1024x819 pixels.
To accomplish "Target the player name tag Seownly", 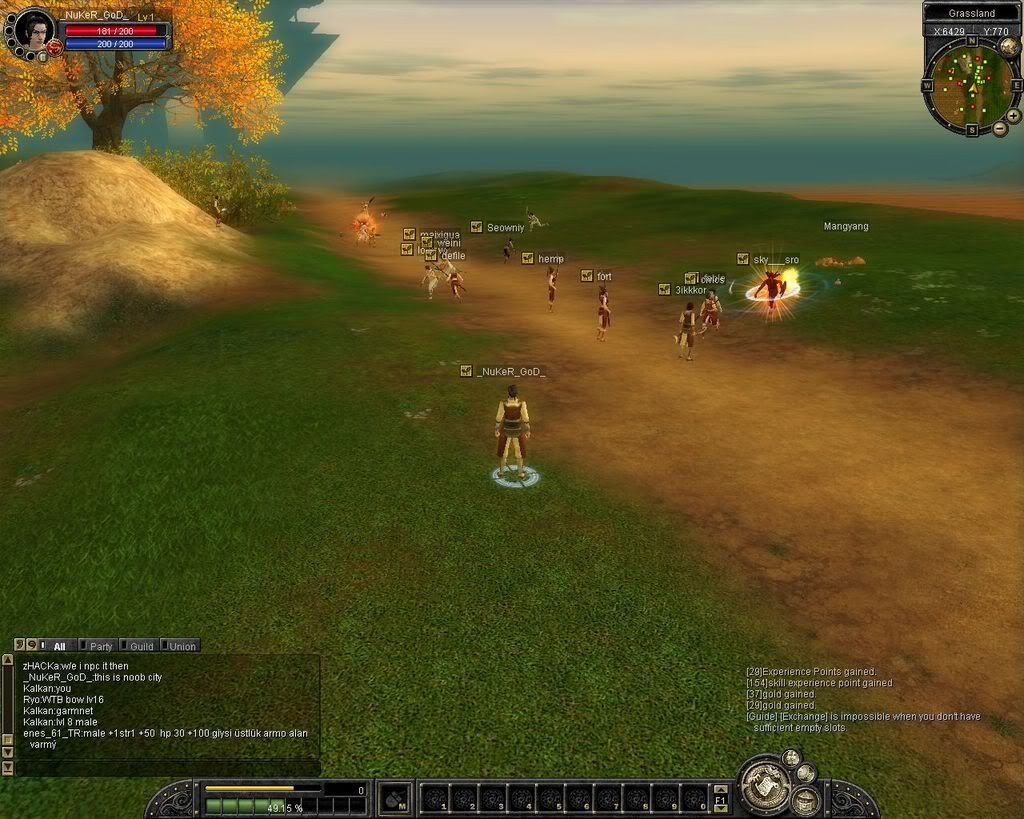I will pyautogui.click(x=505, y=228).
